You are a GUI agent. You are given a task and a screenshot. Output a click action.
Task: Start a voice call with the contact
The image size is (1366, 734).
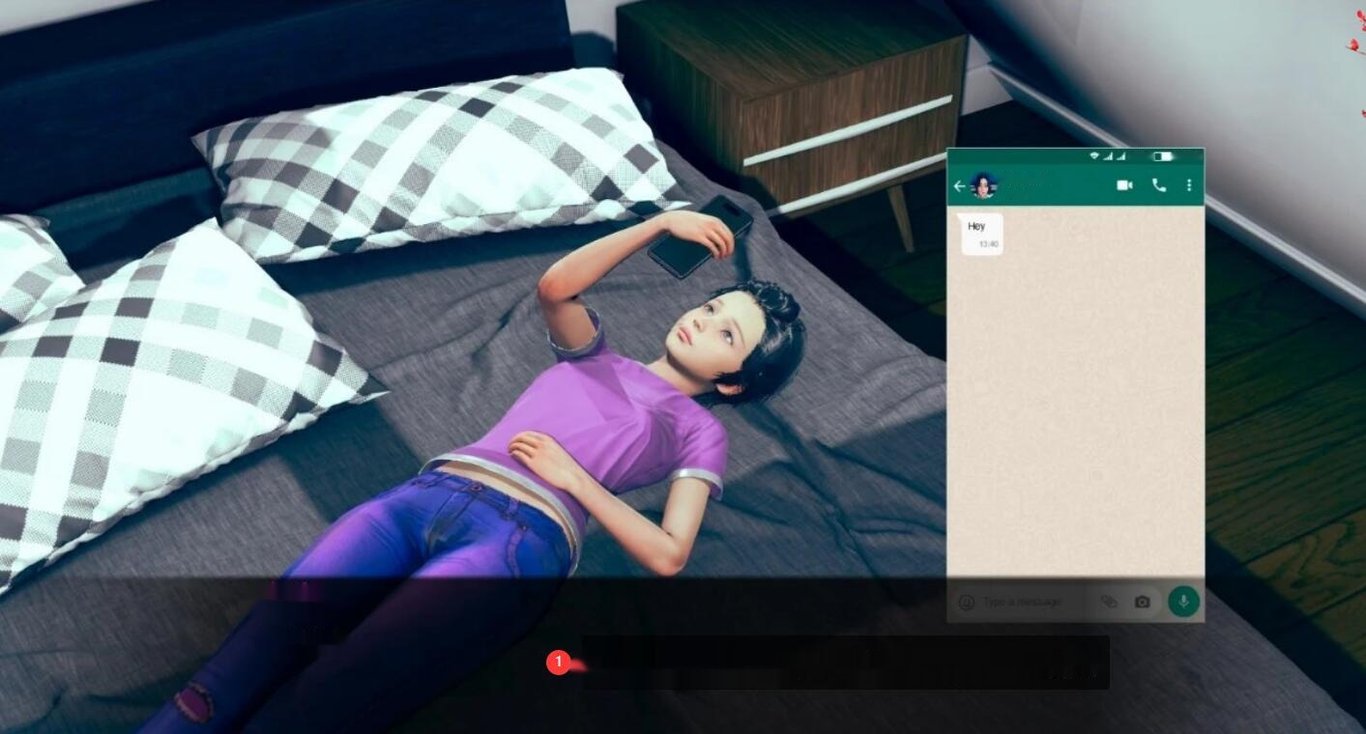point(1158,185)
